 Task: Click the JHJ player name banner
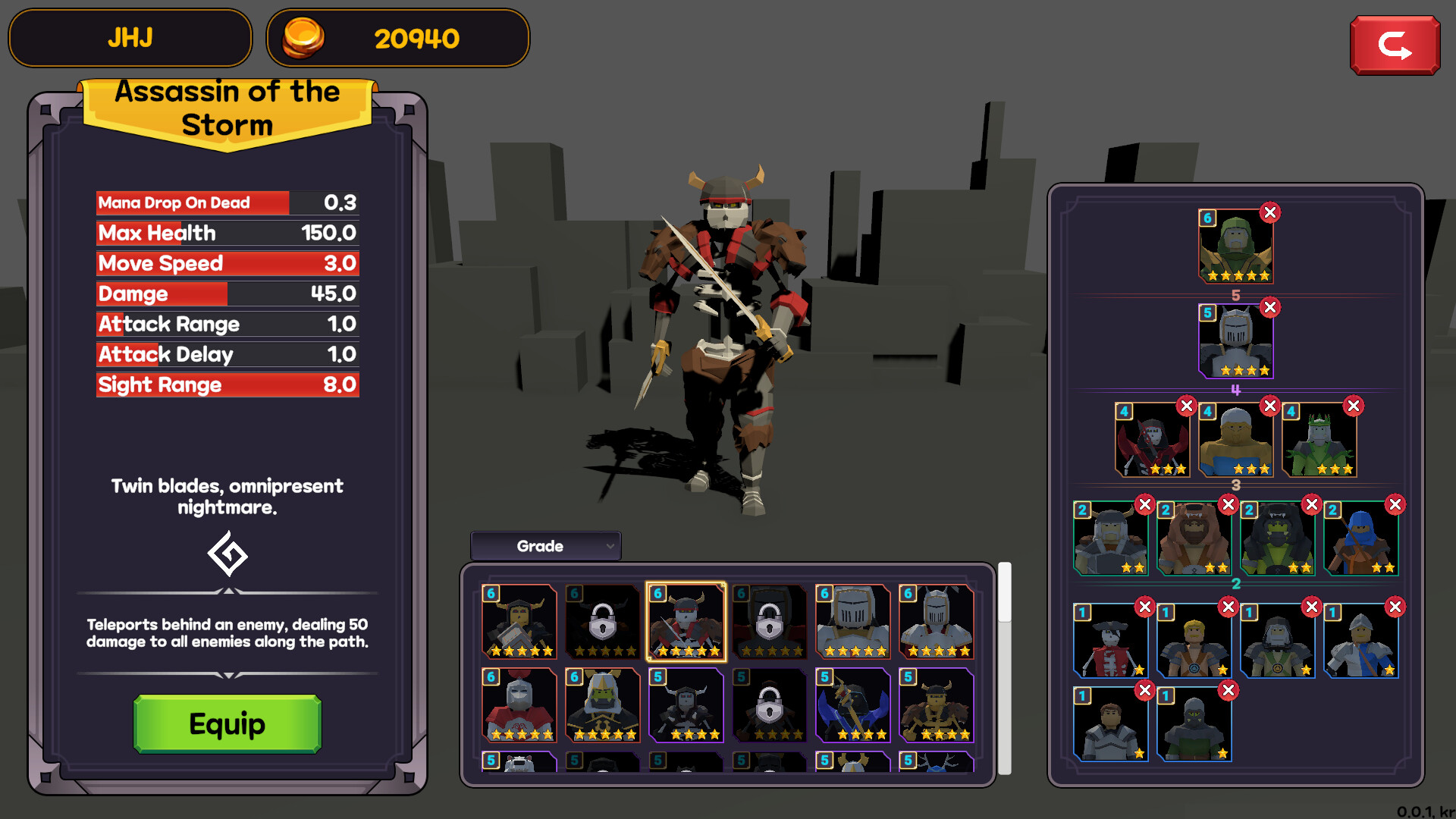tap(130, 38)
